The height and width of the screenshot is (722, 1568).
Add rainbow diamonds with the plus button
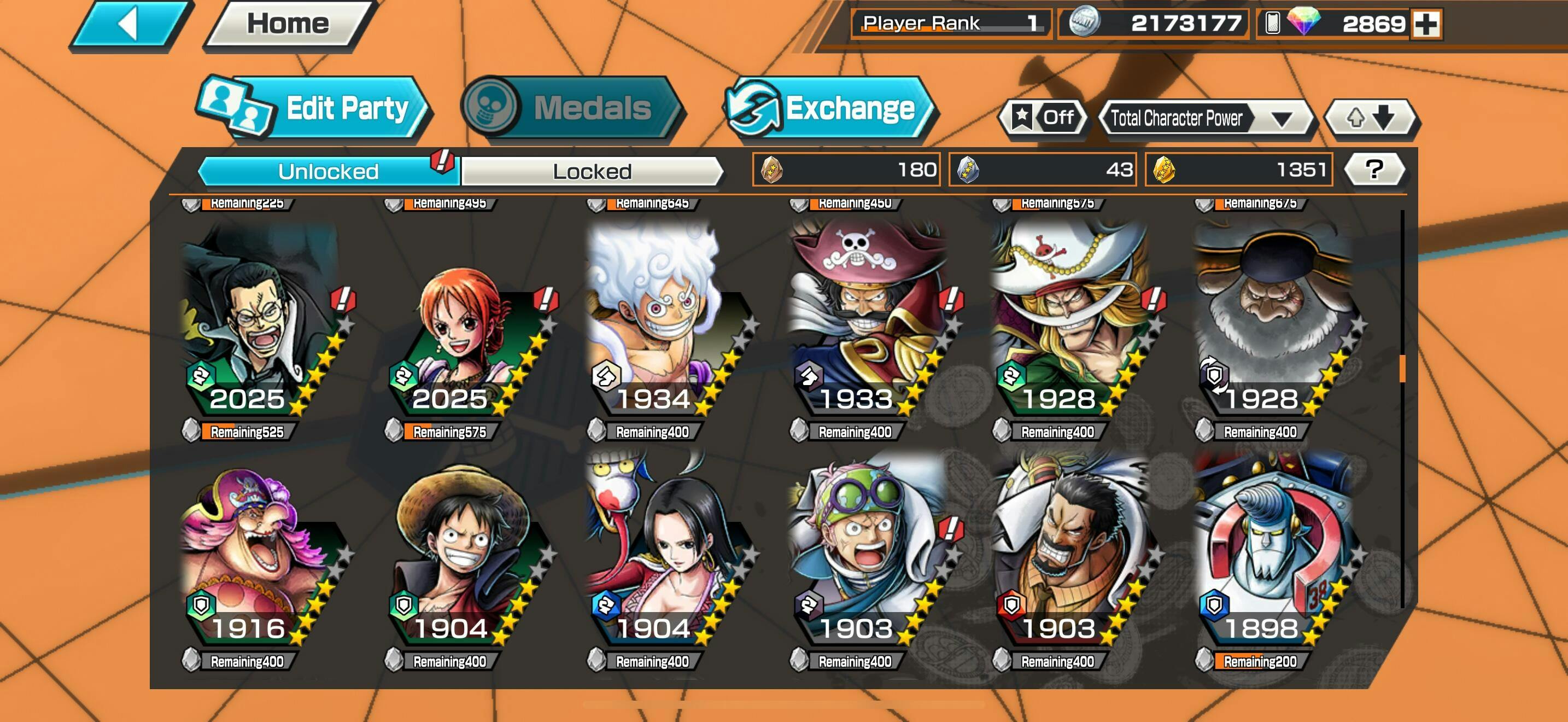click(x=1425, y=25)
